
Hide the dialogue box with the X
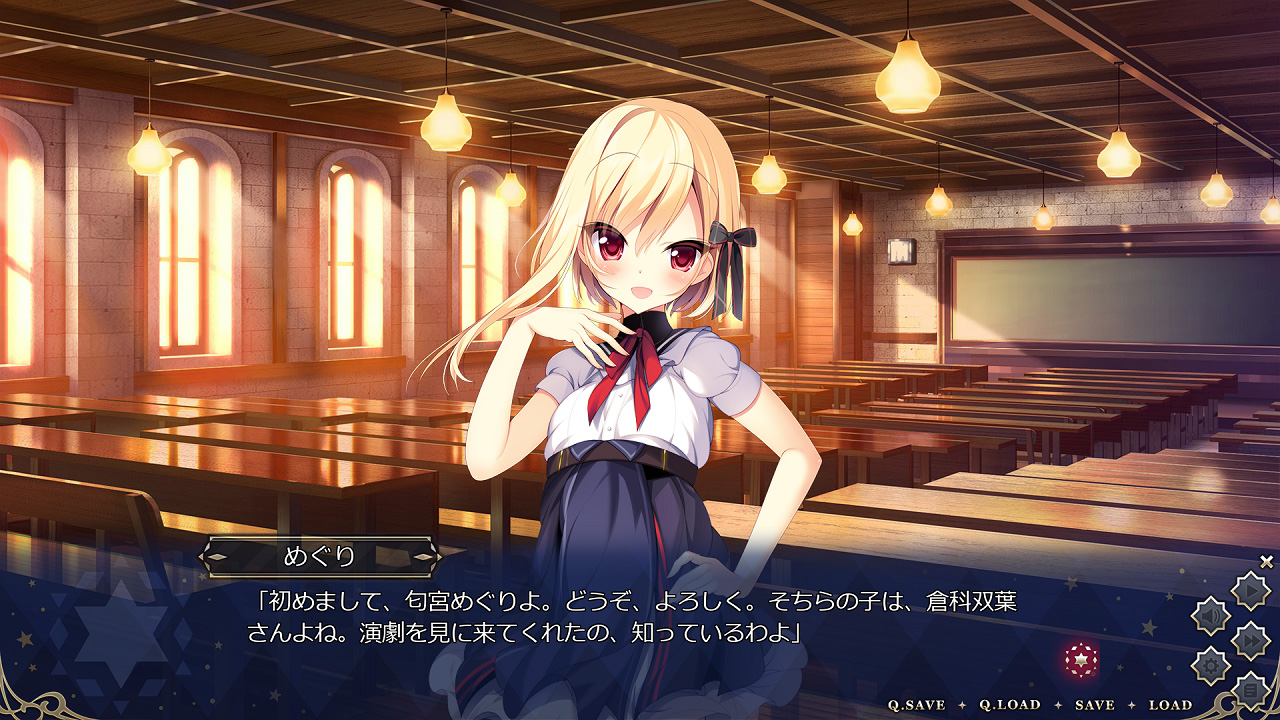click(1266, 562)
